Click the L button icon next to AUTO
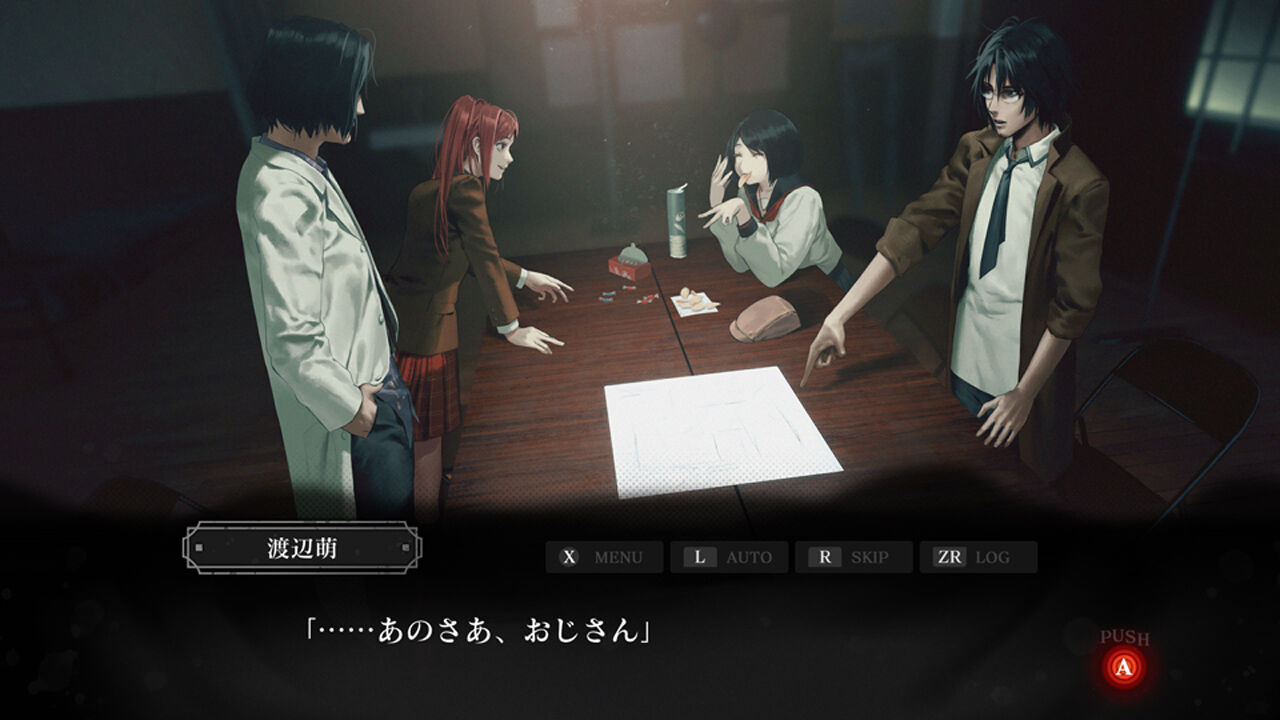The height and width of the screenshot is (720, 1280). 700,557
